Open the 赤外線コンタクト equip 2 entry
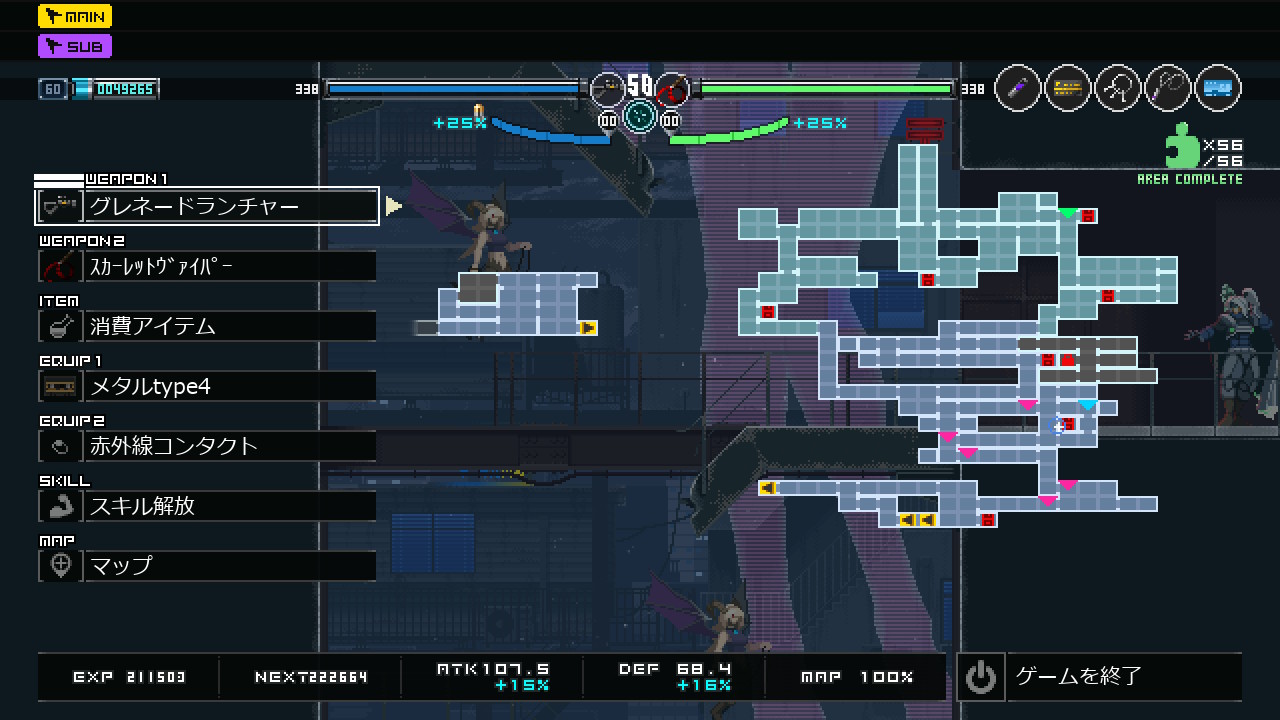The width and height of the screenshot is (1280, 720). tap(207, 446)
